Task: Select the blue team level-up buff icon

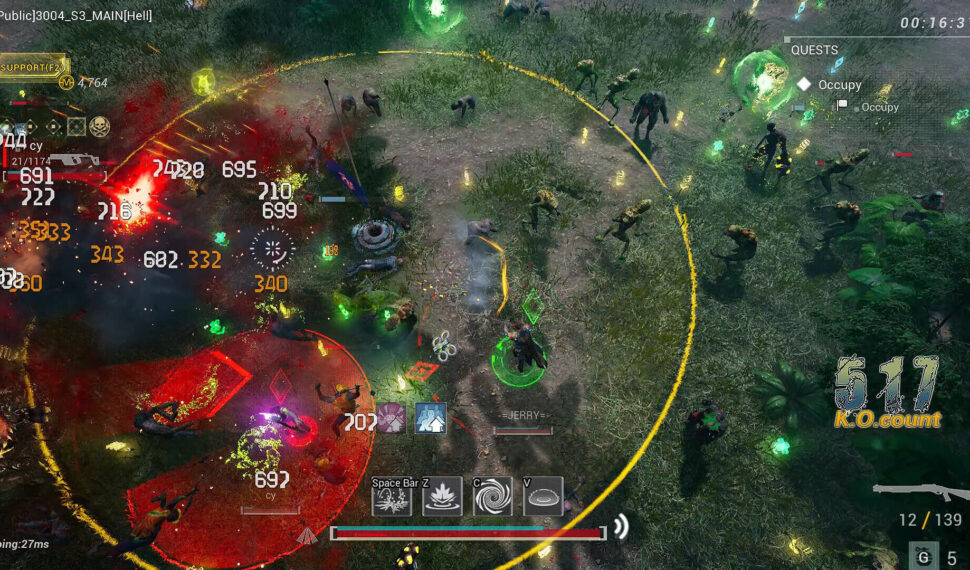Action: (430, 418)
